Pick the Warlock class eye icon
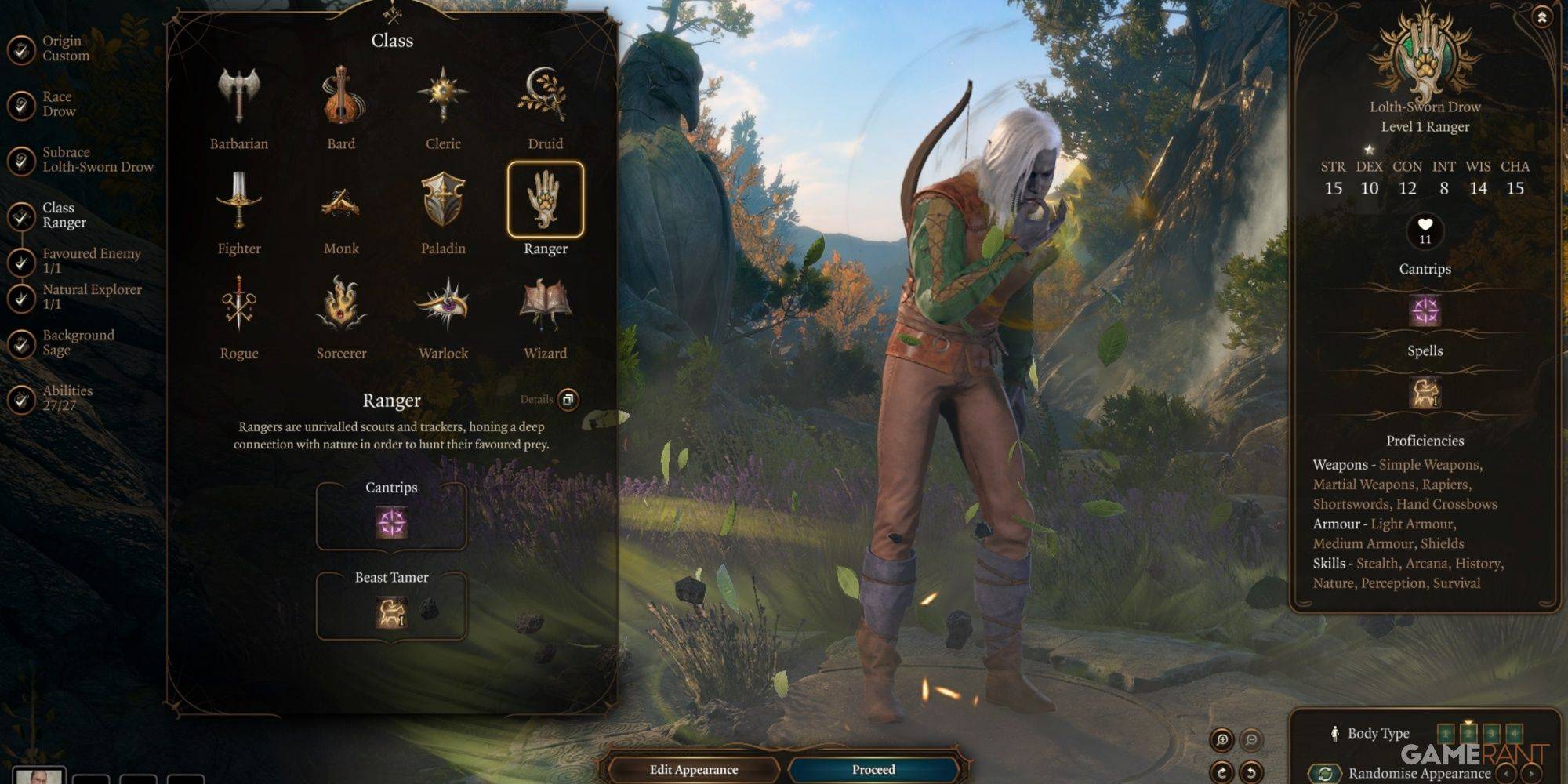The height and width of the screenshot is (784, 1568). [x=443, y=306]
